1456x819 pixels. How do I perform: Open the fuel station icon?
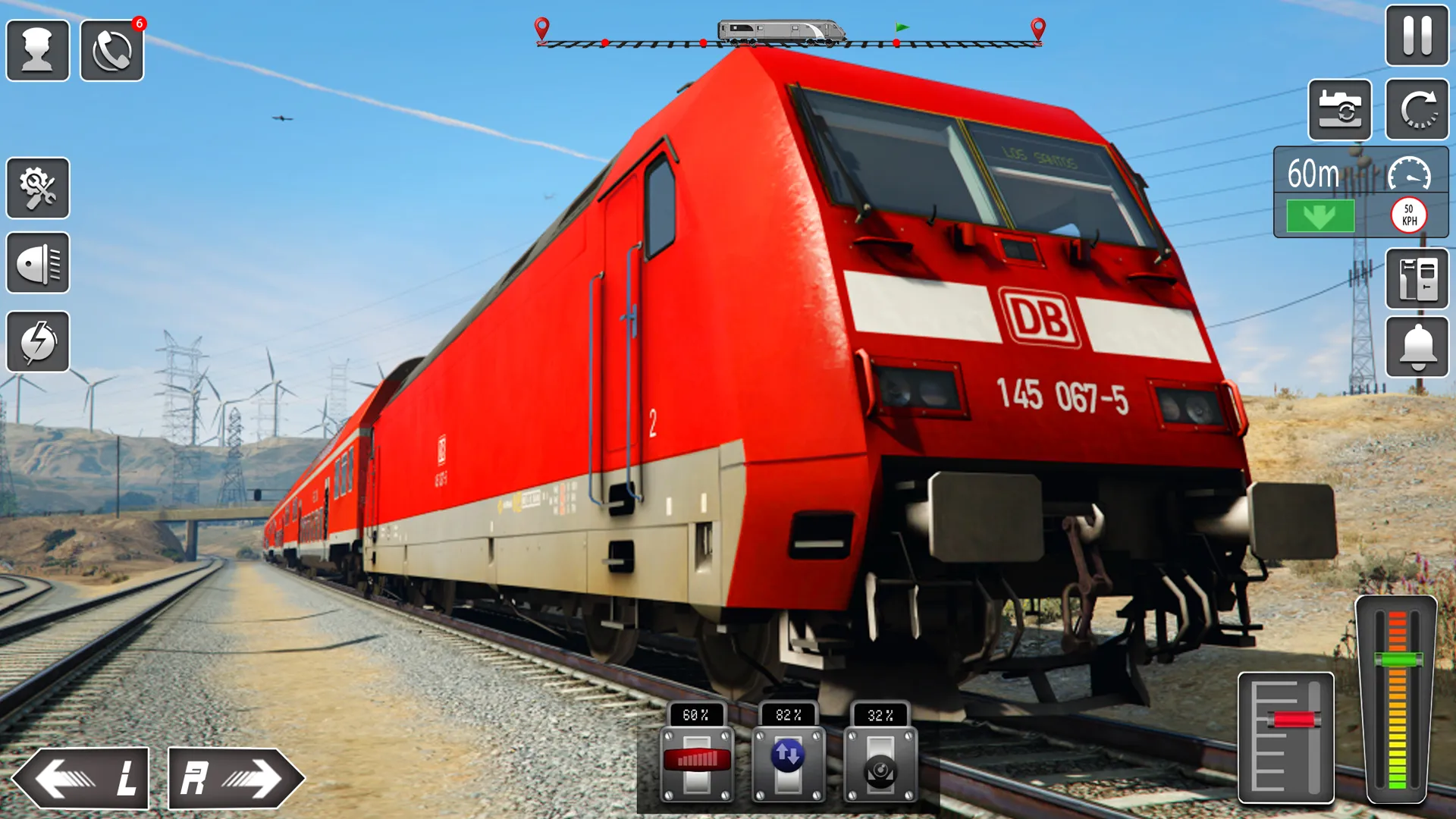tap(1417, 278)
